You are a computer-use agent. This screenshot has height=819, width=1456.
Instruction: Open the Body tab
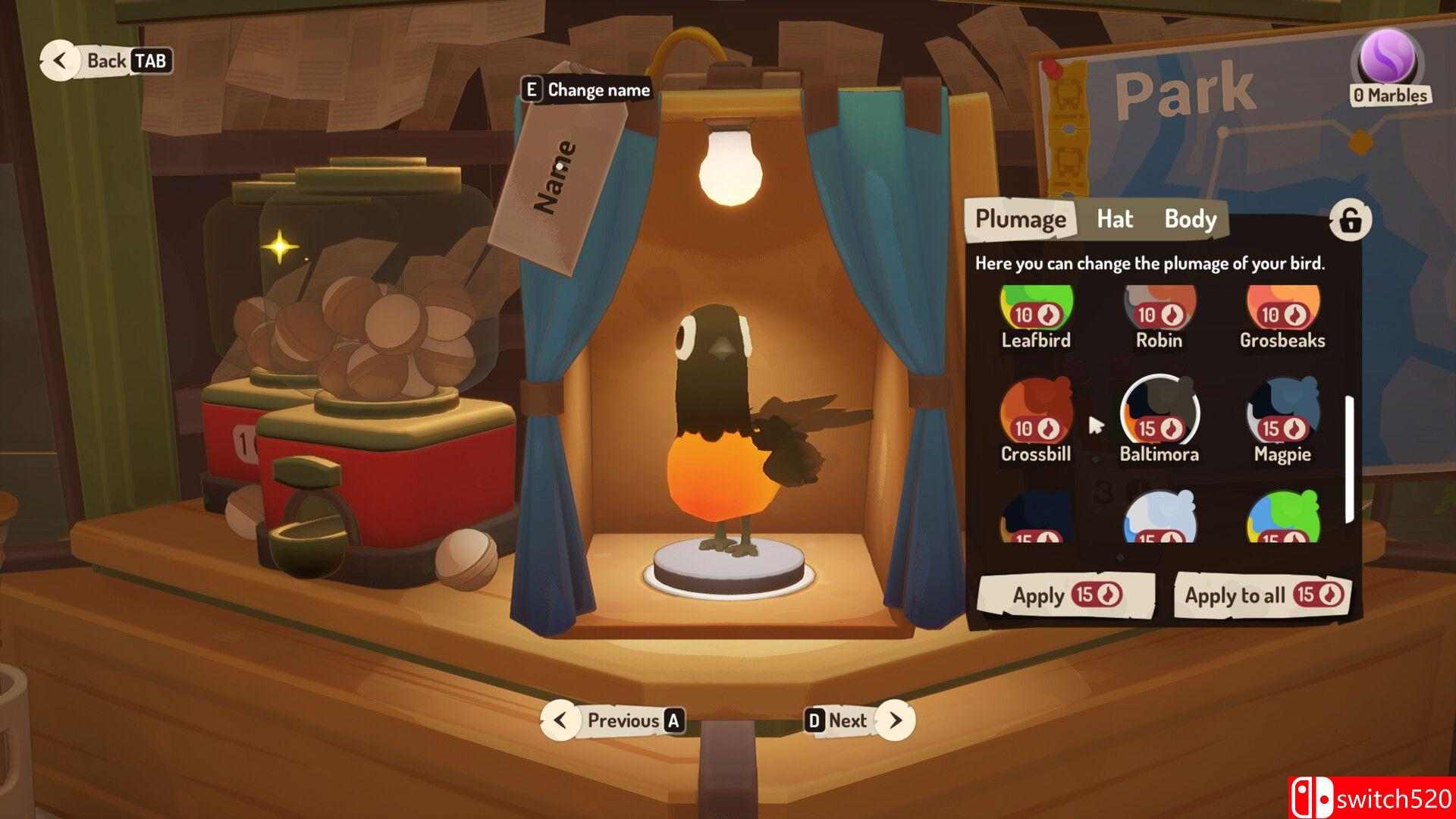coord(1190,219)
